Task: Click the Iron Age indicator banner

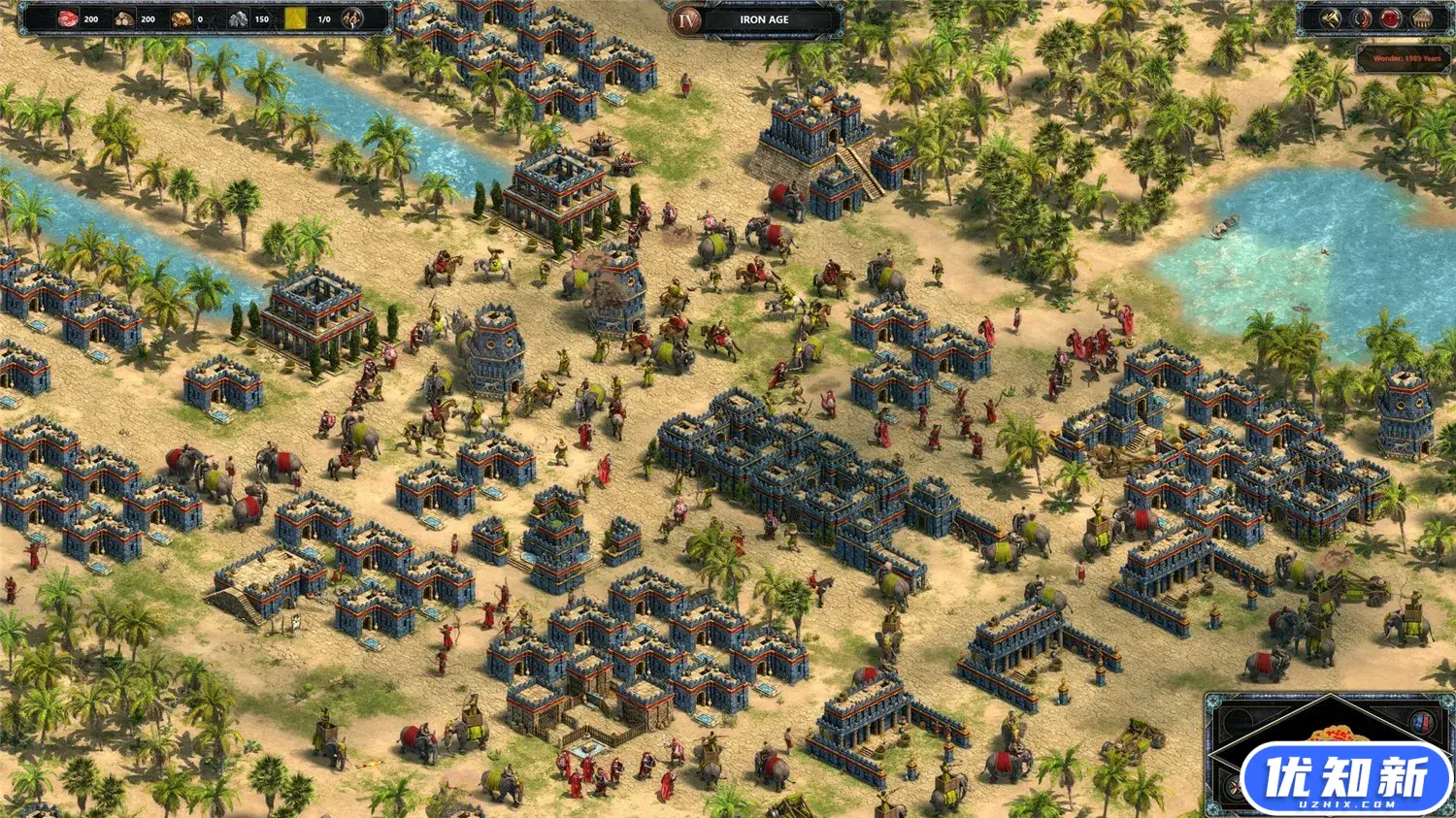Action: pos(764,19)
